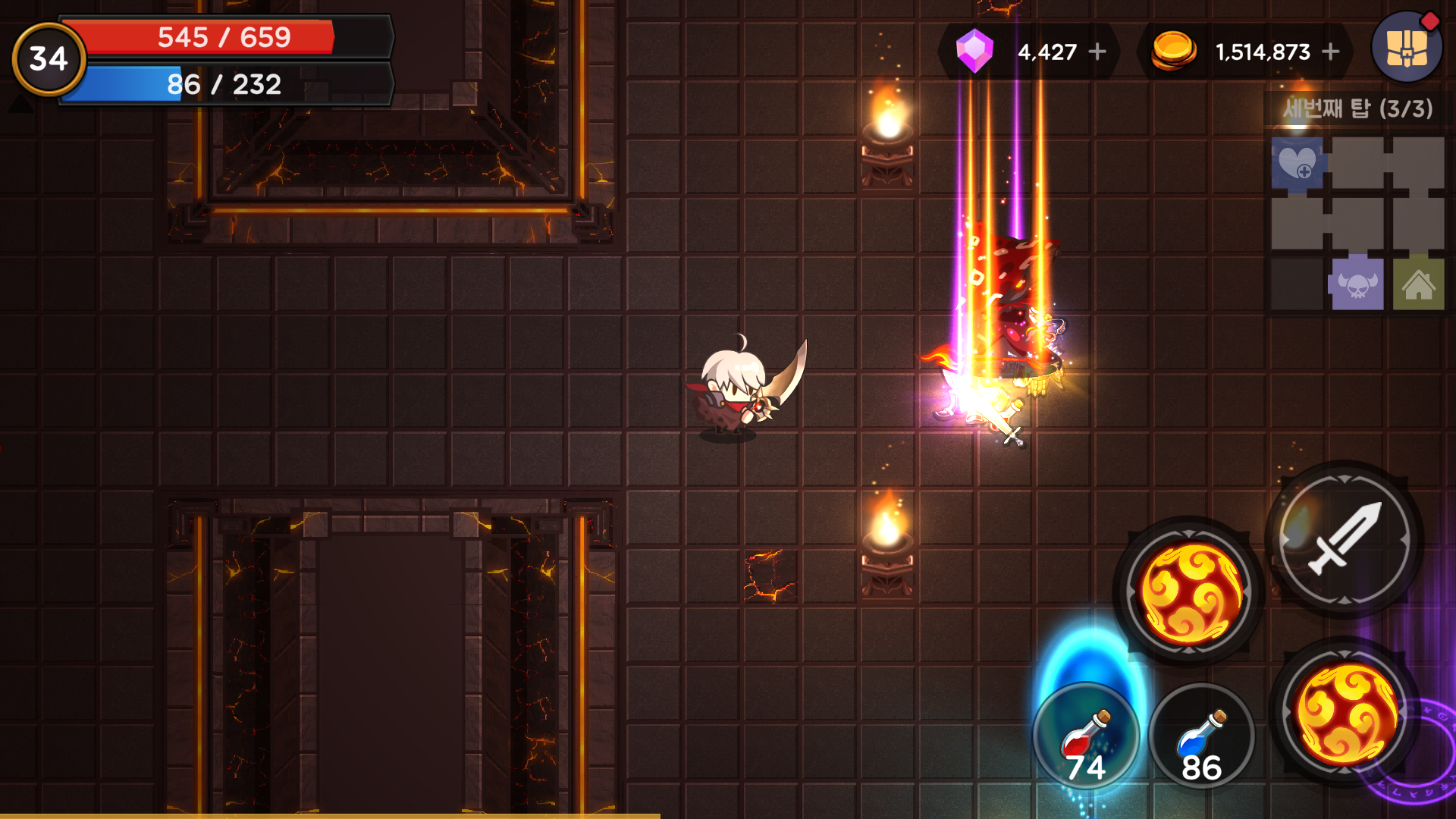
Task: Tap the red HP bar showing 545/659
Action: click(x=224, y=35)
